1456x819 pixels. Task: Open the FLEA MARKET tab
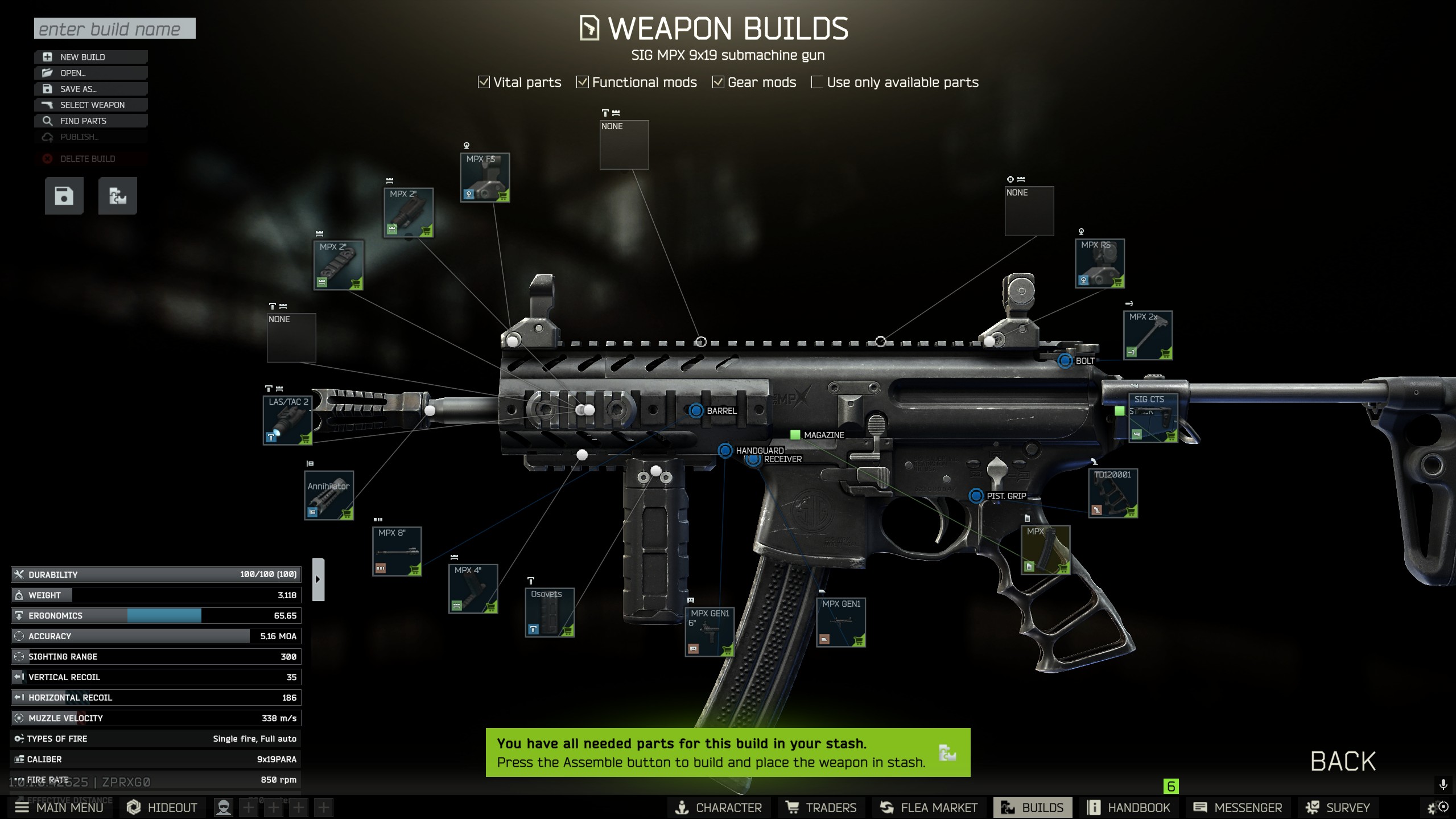pyautogui.click(x=929, y=808)
